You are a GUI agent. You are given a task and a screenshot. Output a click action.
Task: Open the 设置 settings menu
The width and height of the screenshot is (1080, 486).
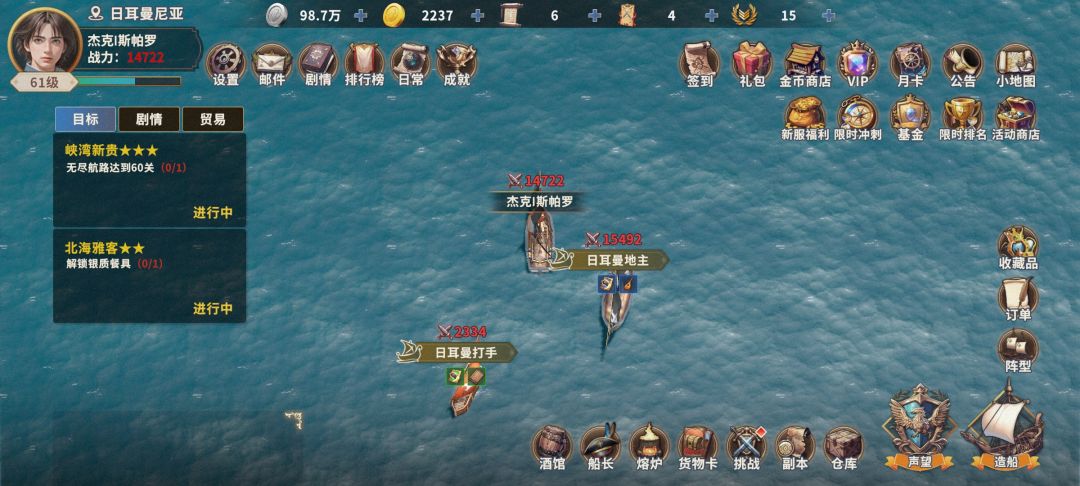pos(226,64)
